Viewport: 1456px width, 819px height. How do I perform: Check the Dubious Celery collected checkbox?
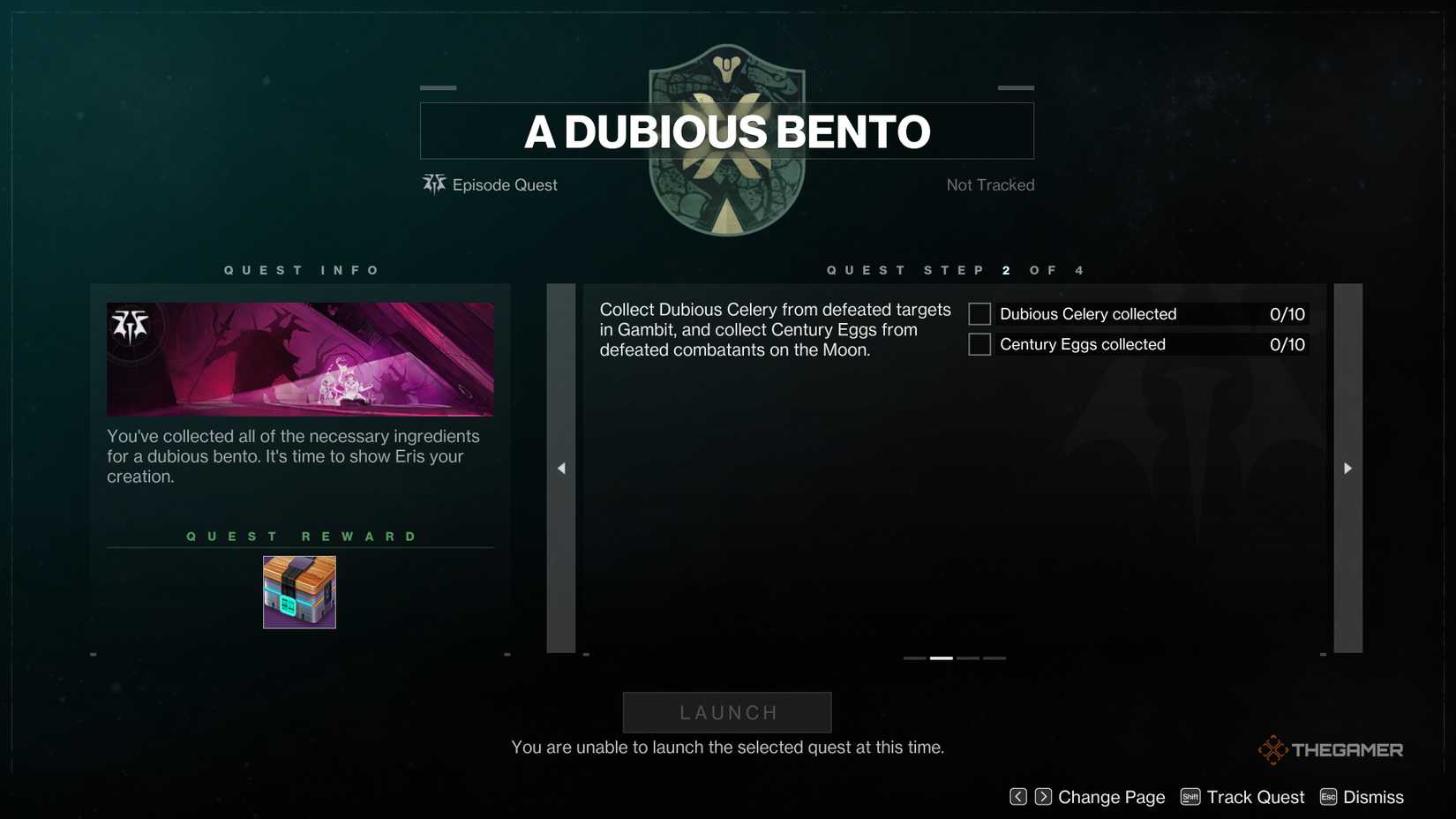click(x=979, y=313)
